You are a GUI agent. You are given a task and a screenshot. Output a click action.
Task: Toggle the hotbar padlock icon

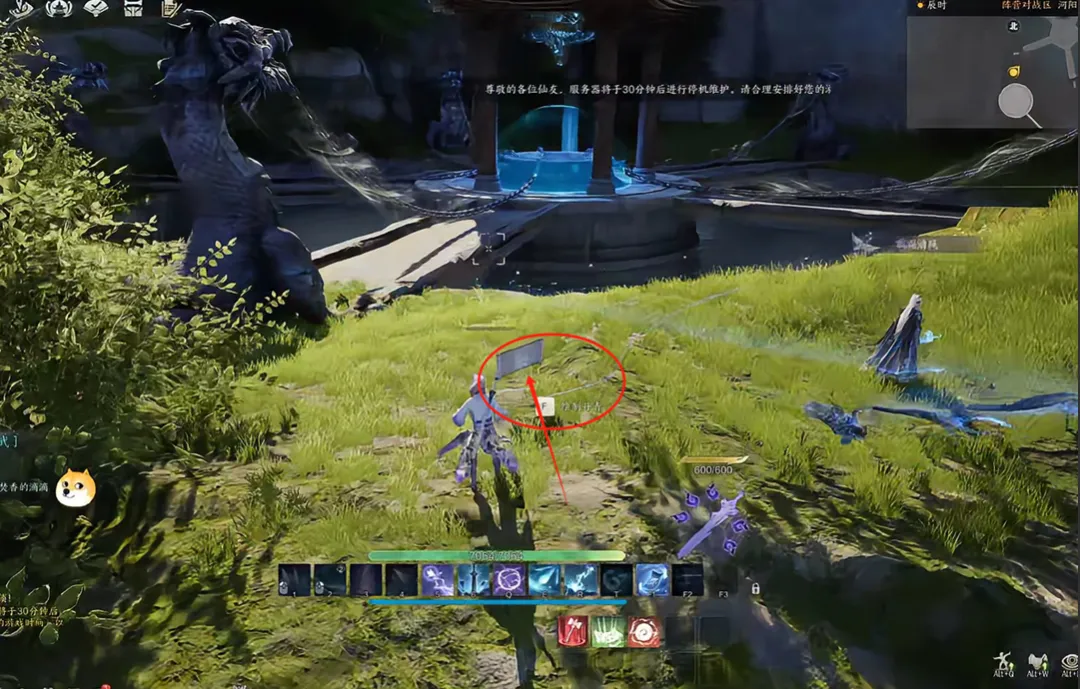[755, 589]
